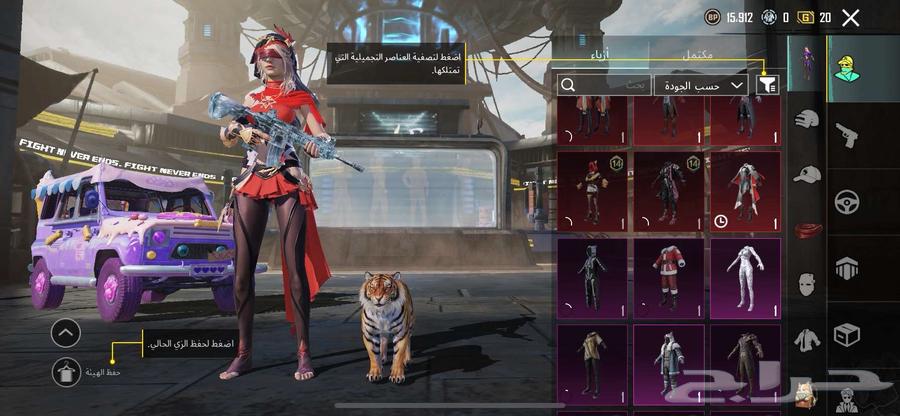Image resolution: width=900 pixels, height=416 pixels.
Task: Open the cosmetic items filter button
Action: (769, 85)
